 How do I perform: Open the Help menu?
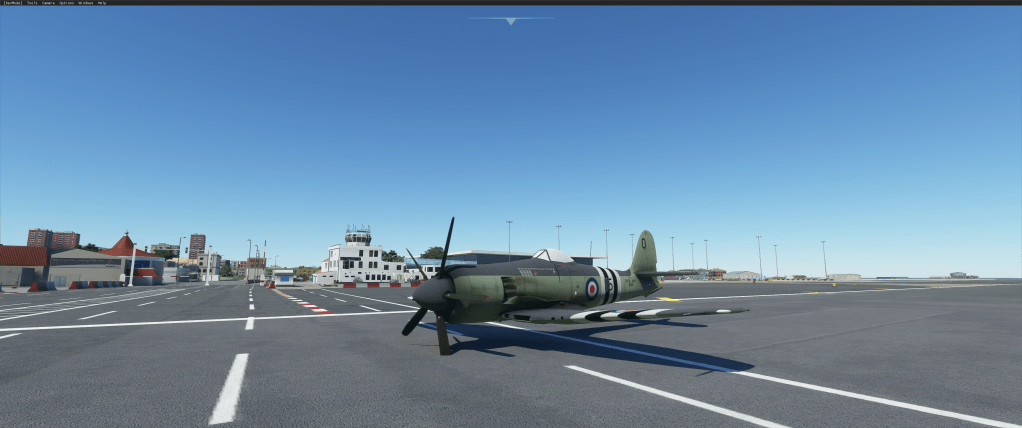102,3
